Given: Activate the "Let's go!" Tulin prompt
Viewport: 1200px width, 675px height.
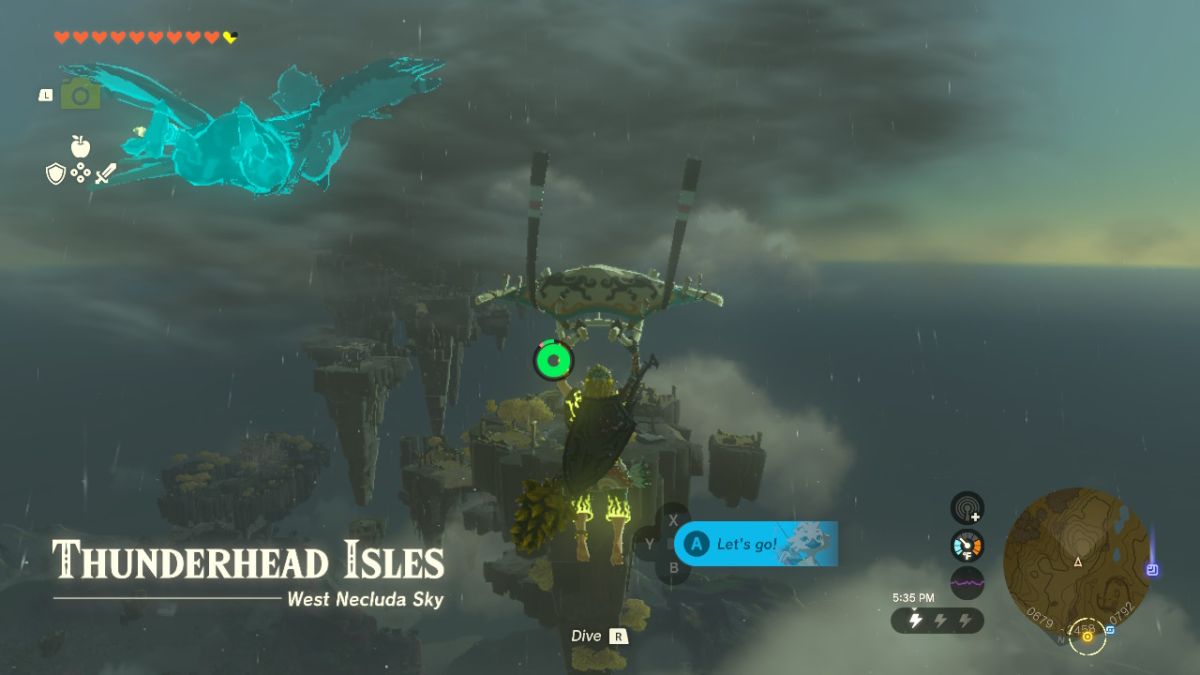Looking at the screenshot, I should (x=755, y=544).
